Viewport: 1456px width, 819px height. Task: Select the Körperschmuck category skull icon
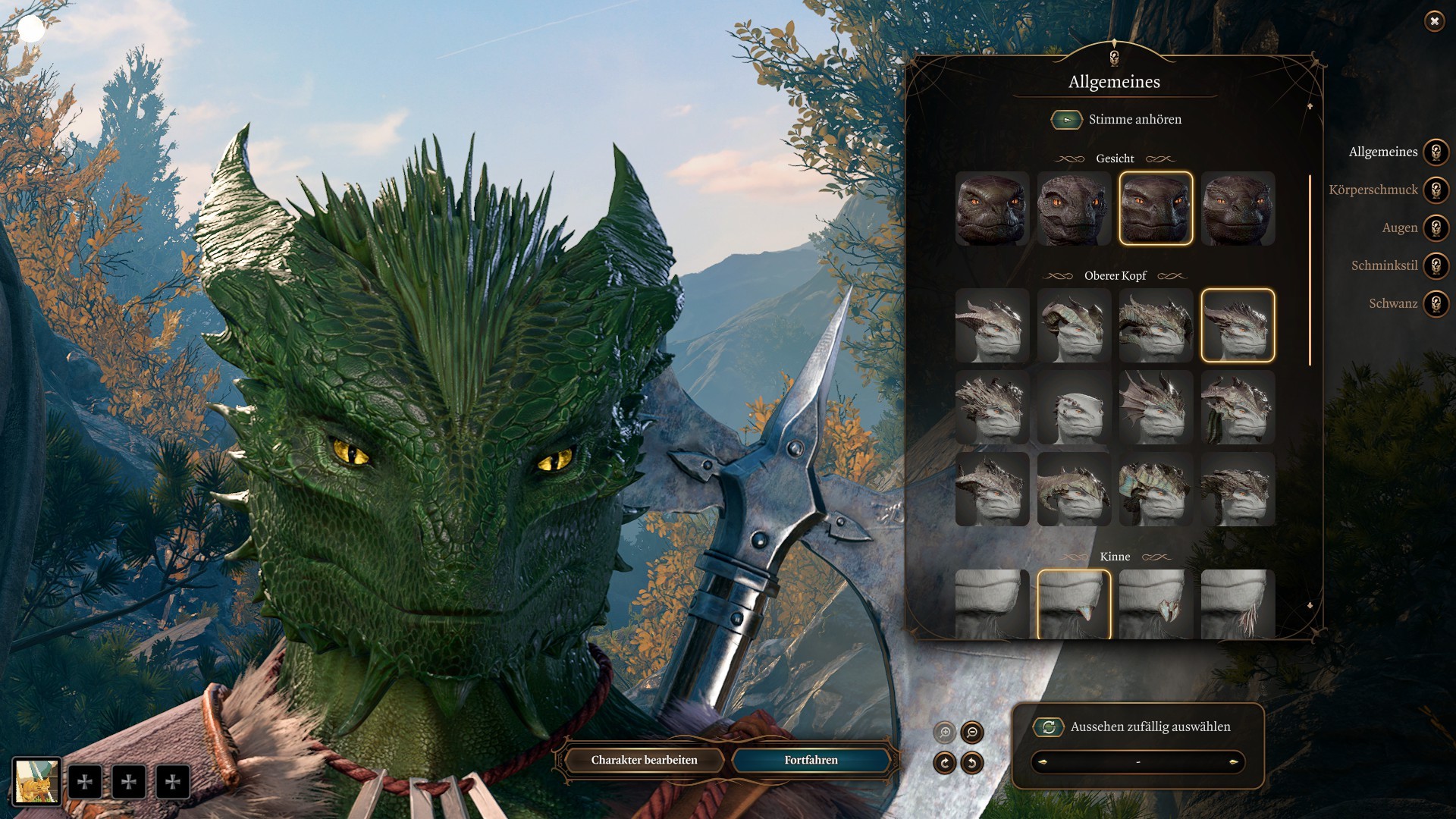(1436, 190)
